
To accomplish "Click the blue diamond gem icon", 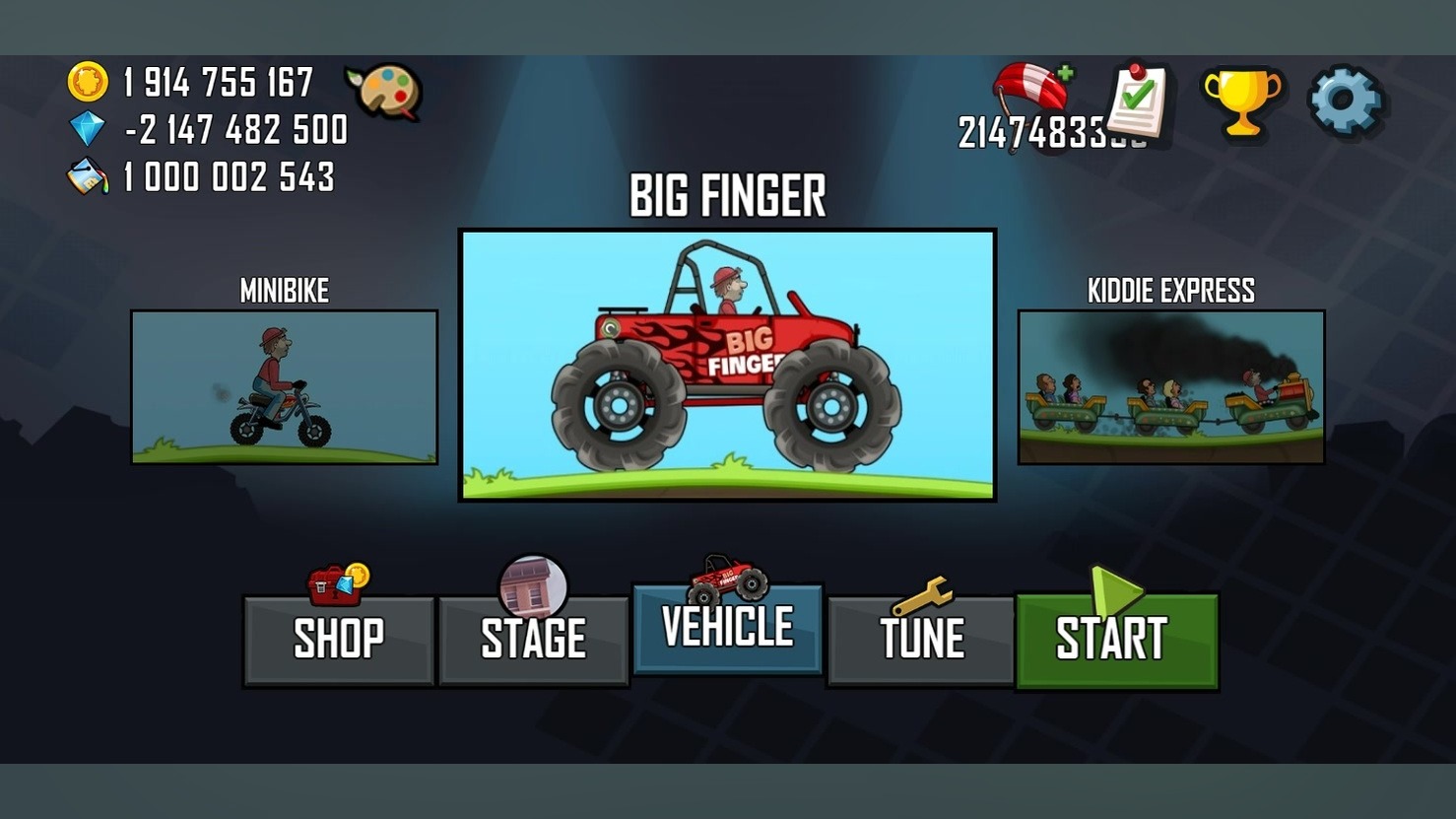I will click(x=87, y=129).
